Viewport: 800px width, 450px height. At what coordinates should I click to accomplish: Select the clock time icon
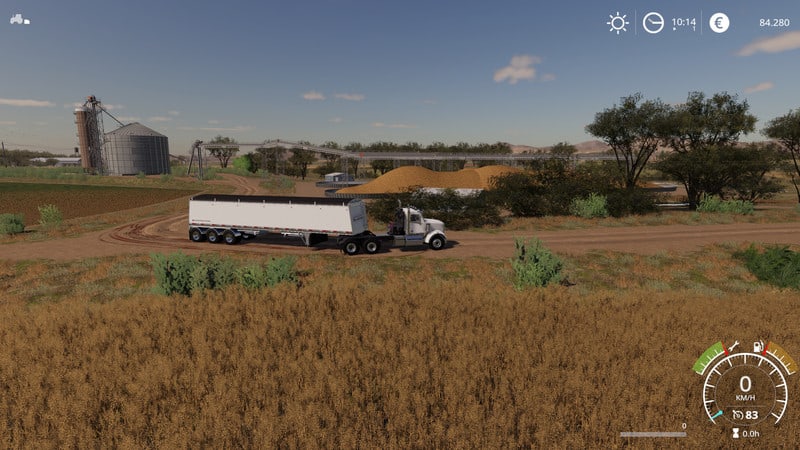pos(653,23)
